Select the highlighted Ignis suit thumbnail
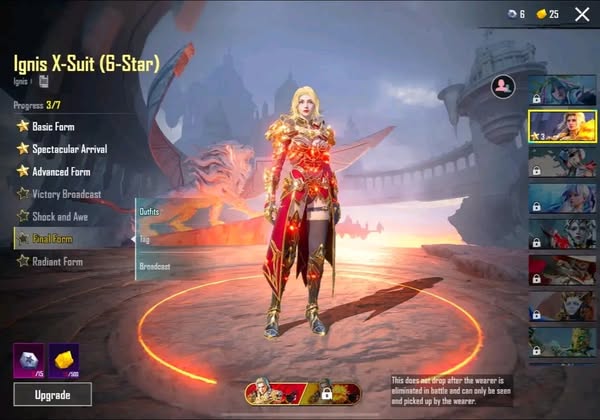 (561, 127)
